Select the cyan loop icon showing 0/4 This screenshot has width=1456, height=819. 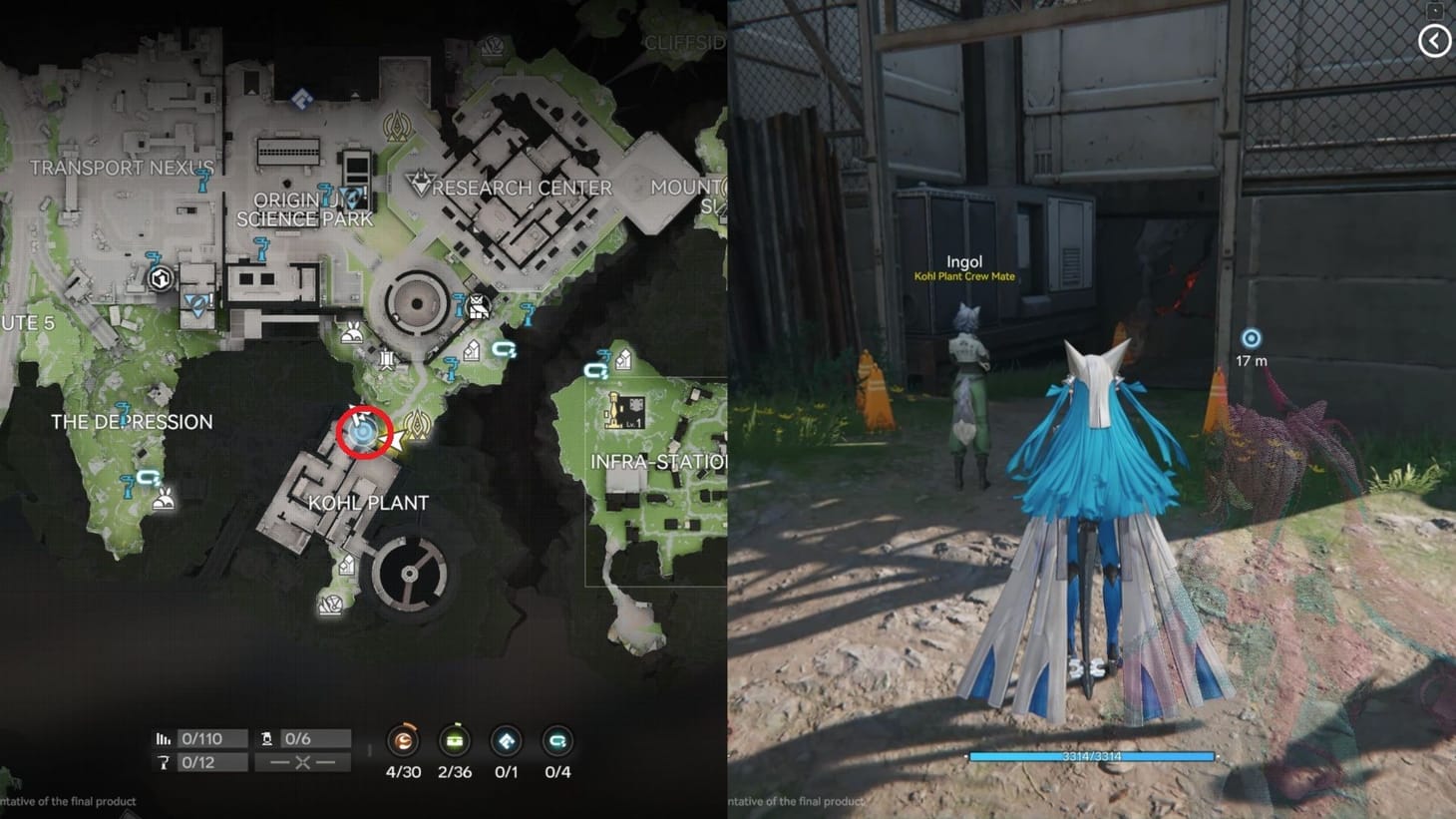tap(556, 742)
